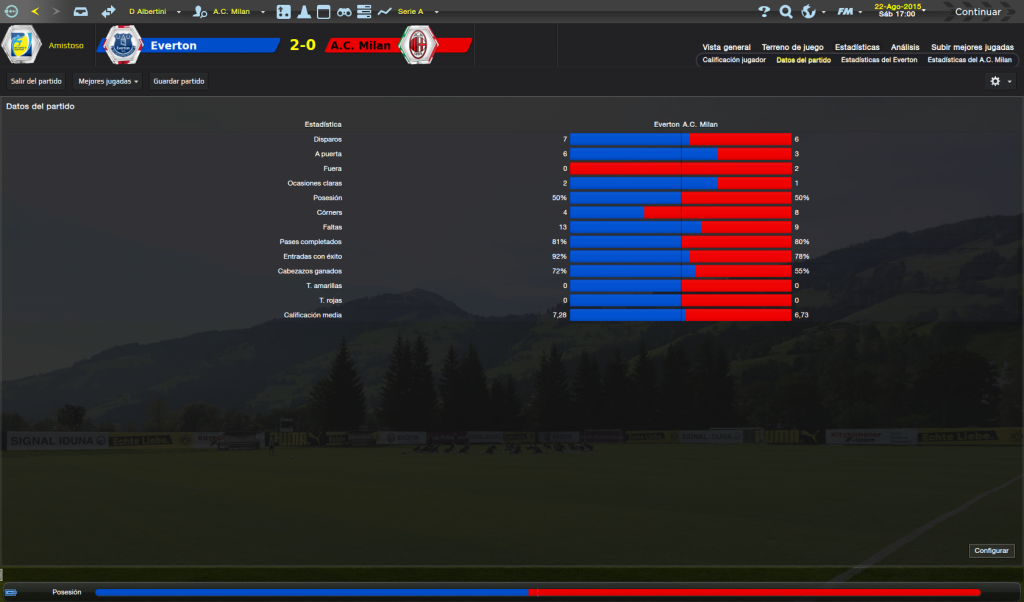Viewport: 1024px width, 602px height.
Task: Open the gear settings dropdown
Action: click(1000, 81)
